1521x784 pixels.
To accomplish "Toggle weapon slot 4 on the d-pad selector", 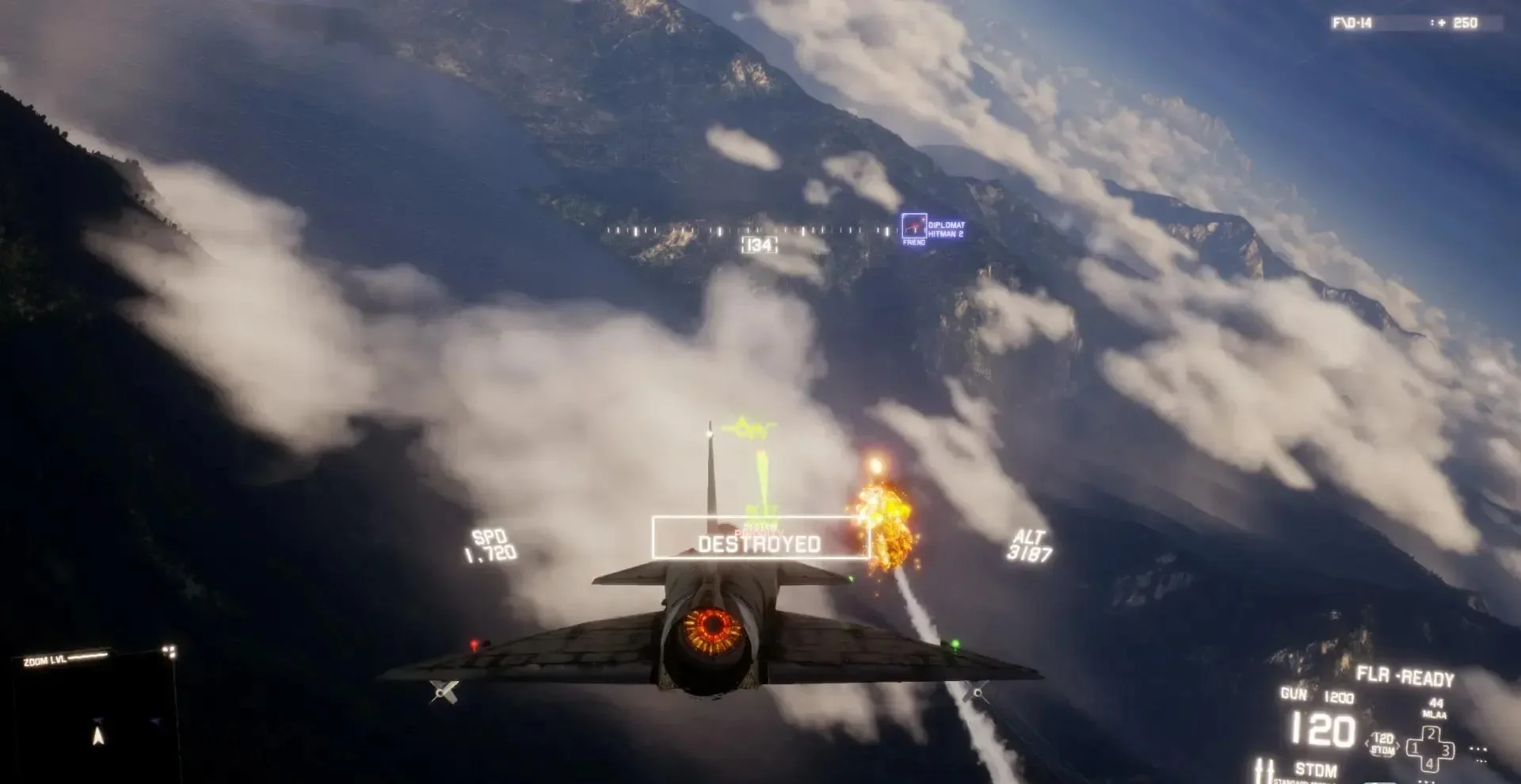I will [1431, 763].
